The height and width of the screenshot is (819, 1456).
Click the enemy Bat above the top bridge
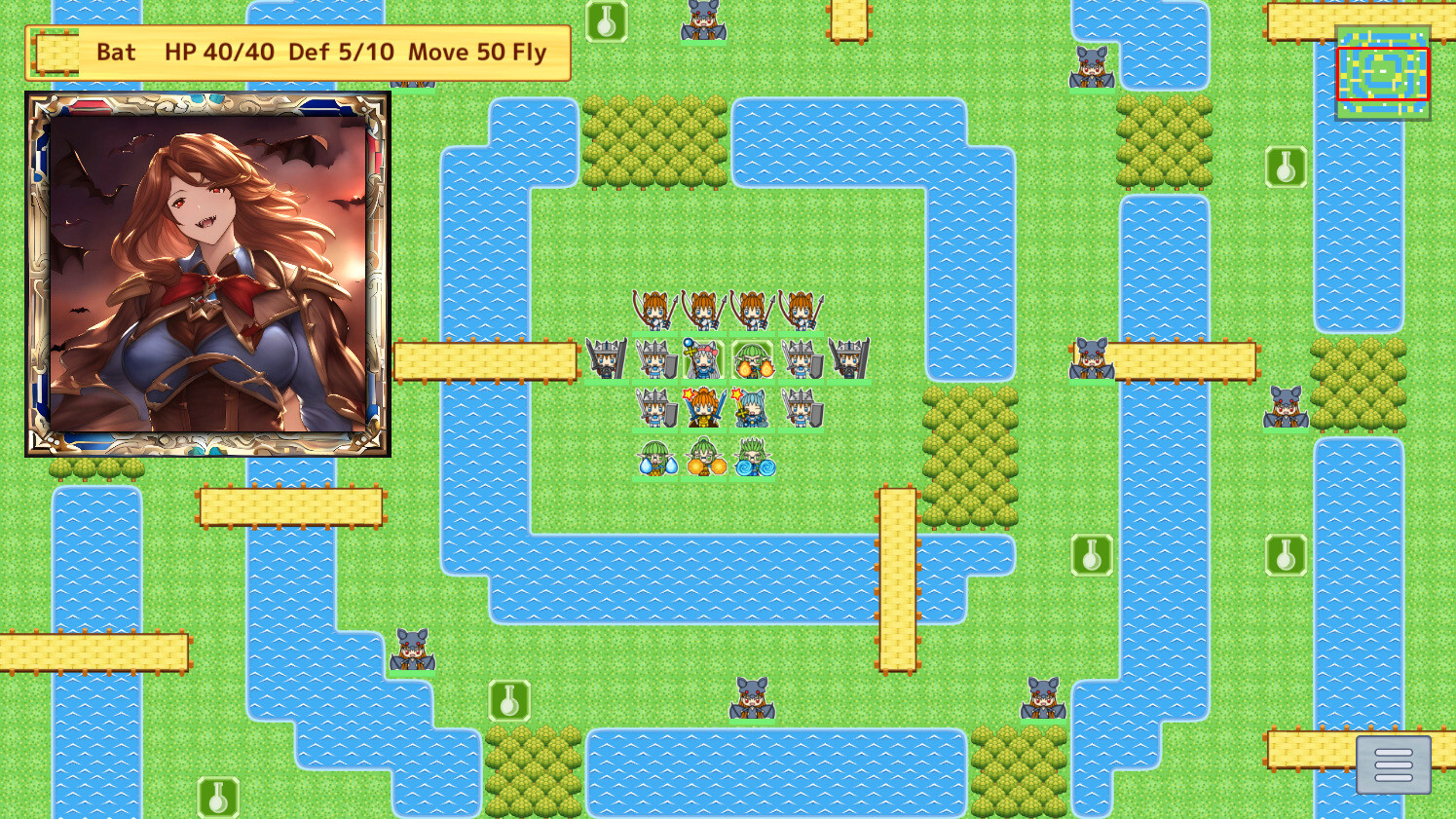point(701,23)
